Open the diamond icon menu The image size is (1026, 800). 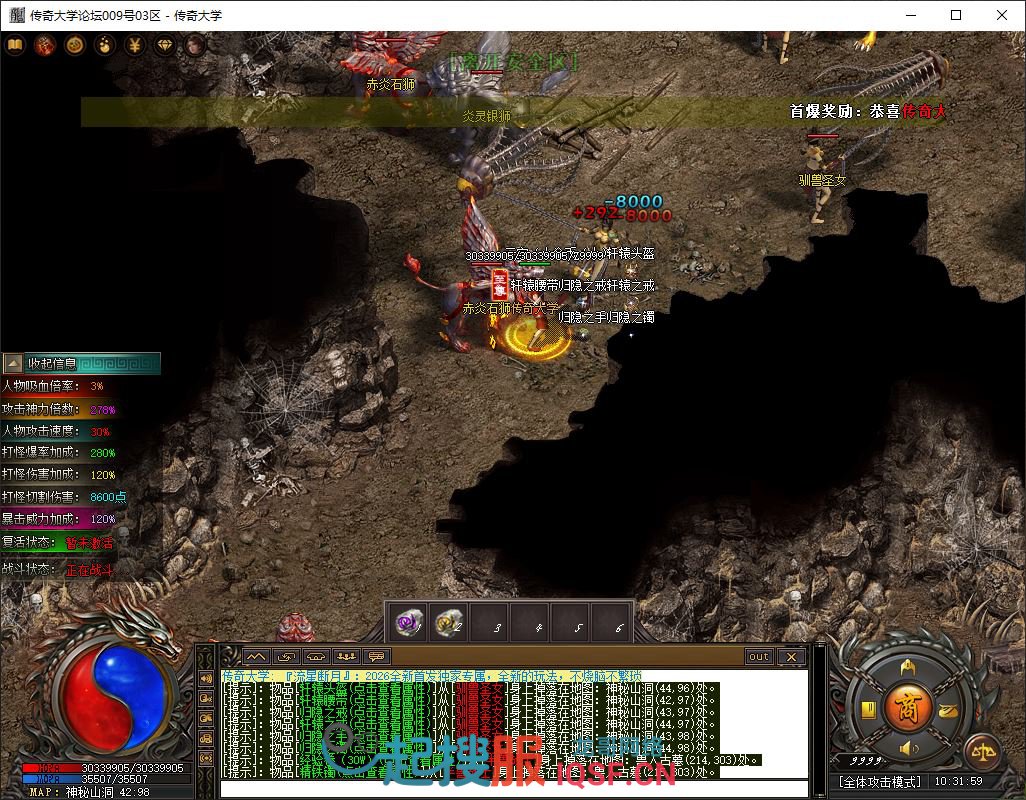[x=165, y=45]
